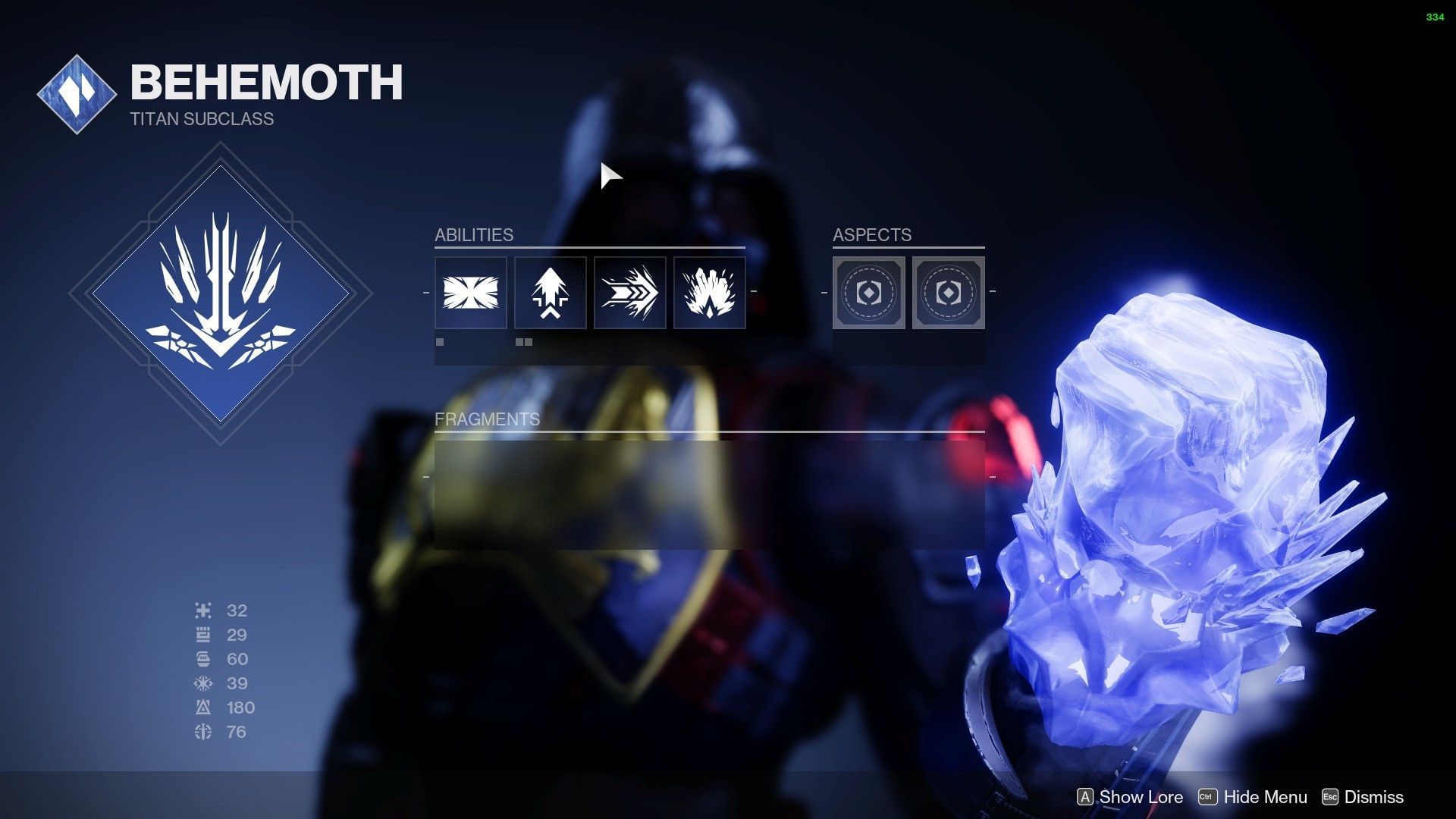The image size is (1456, 819).
Task: Click the second Aspect slot icon
Action: [x=948, y=294]
